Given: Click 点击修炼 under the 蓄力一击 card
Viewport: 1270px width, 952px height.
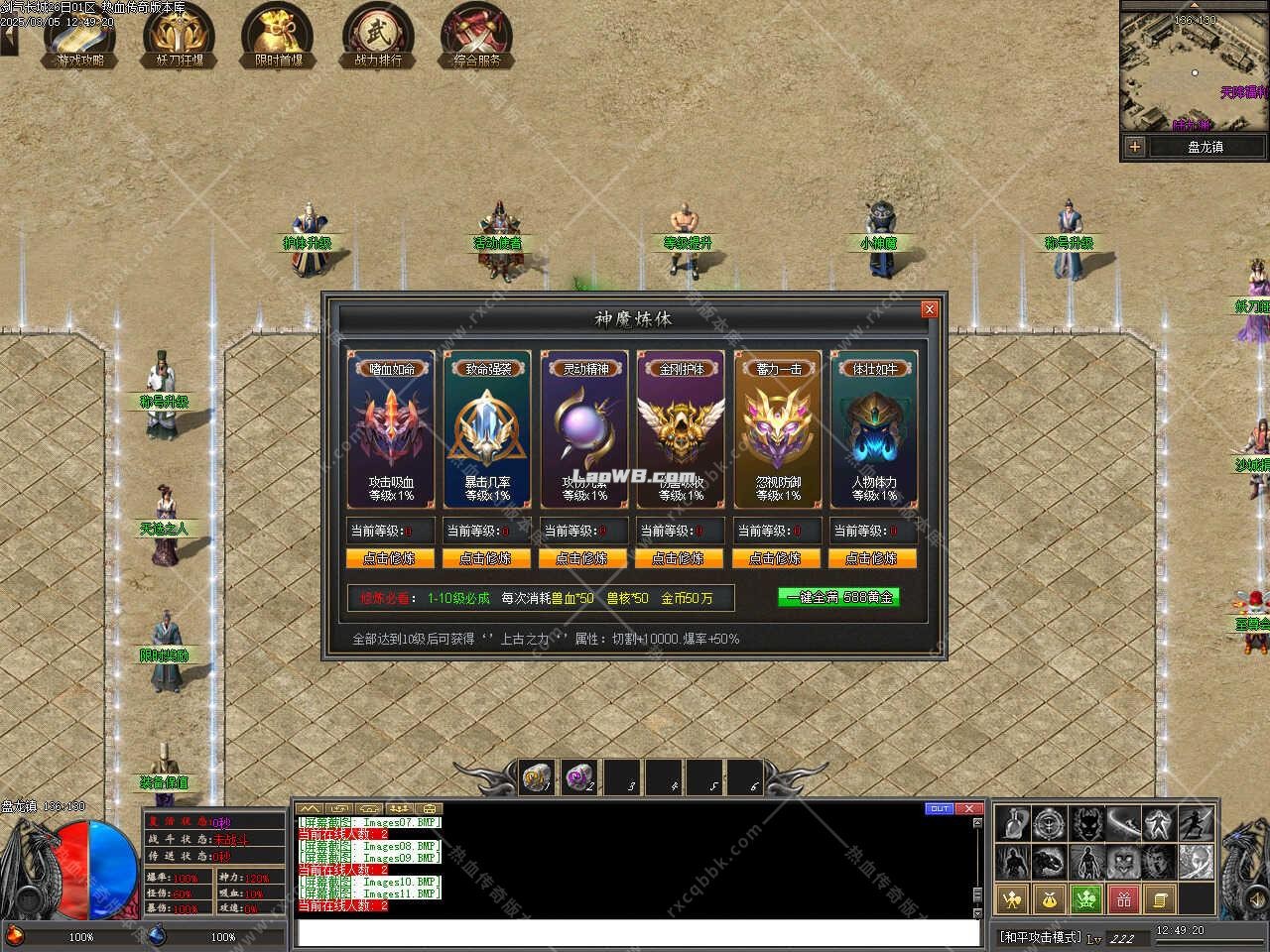Looking at the screenshot, I should pyautogui.click(x=776, y=558).
